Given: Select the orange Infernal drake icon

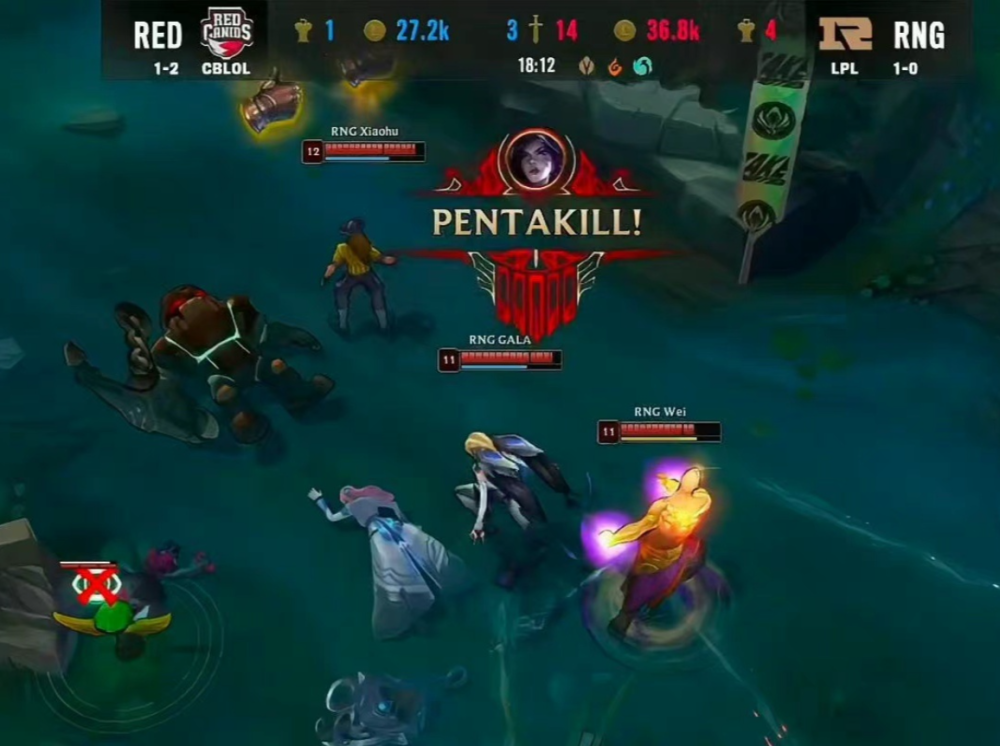Looking at the screenshot, I should (614, 66).
